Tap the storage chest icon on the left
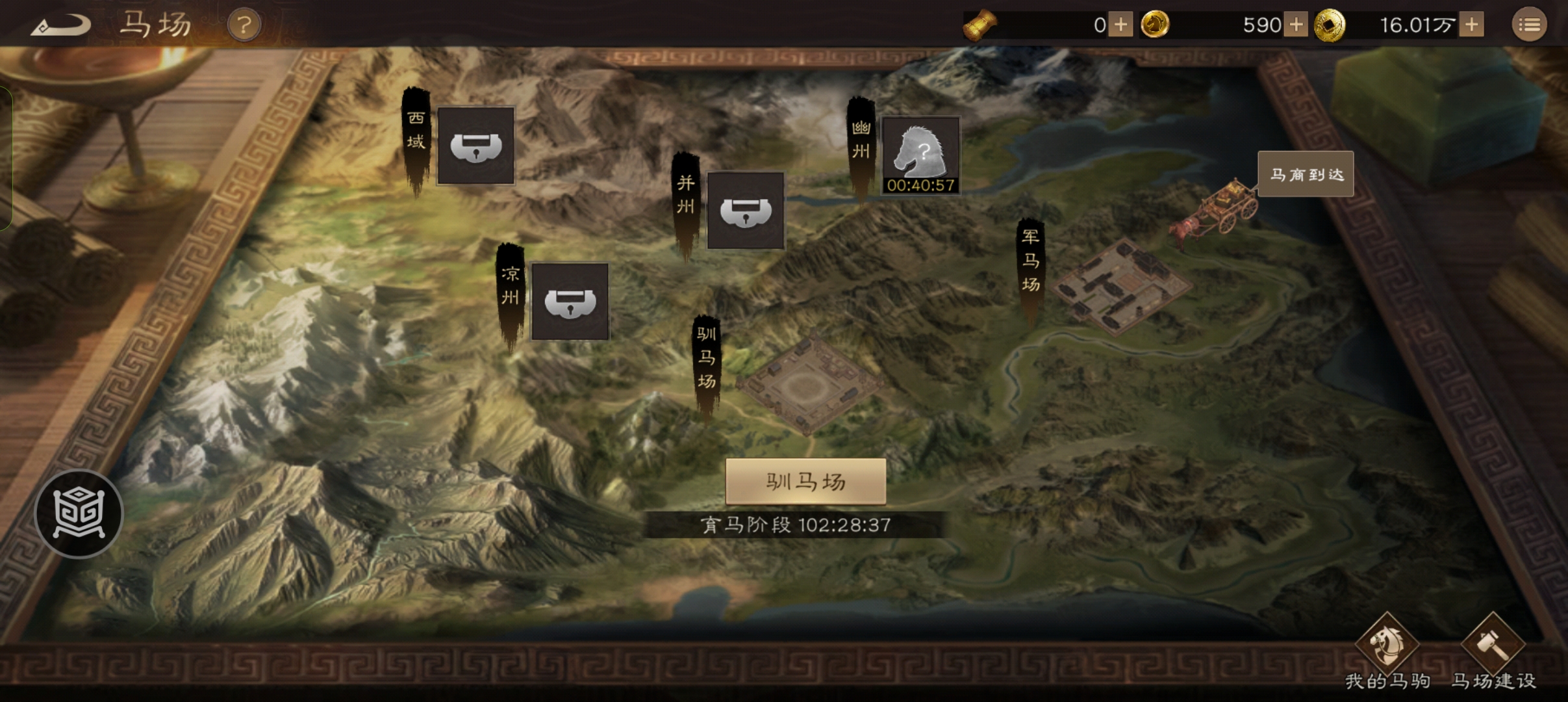Viewport: 1568px width, 702px height. [78, 513]
